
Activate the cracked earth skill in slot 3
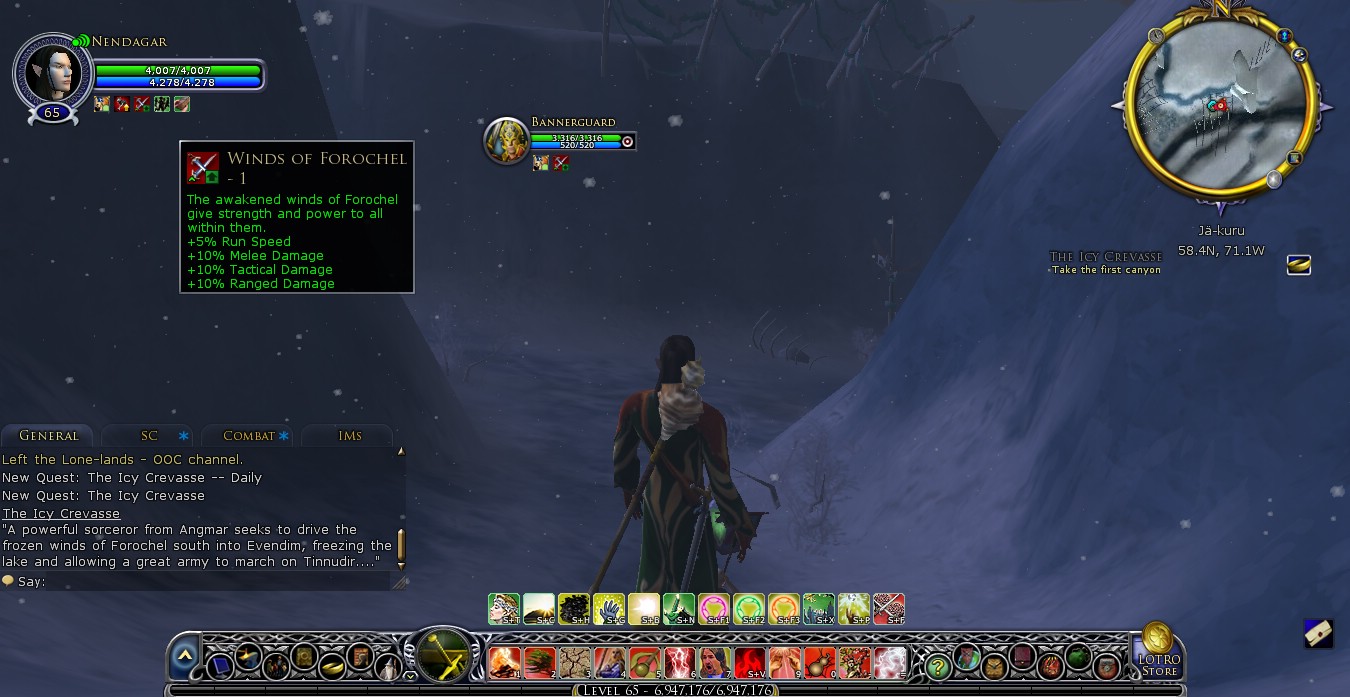pyautogui.click(x=574, y=662)
